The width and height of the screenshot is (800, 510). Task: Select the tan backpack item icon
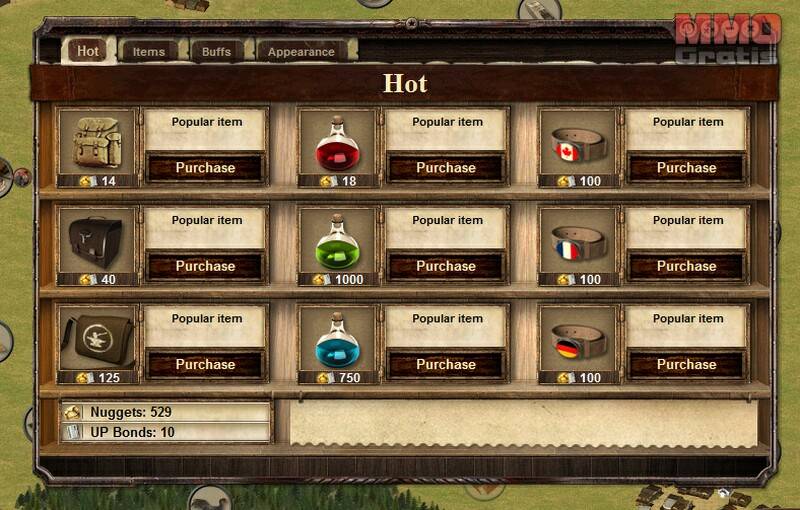98,143
